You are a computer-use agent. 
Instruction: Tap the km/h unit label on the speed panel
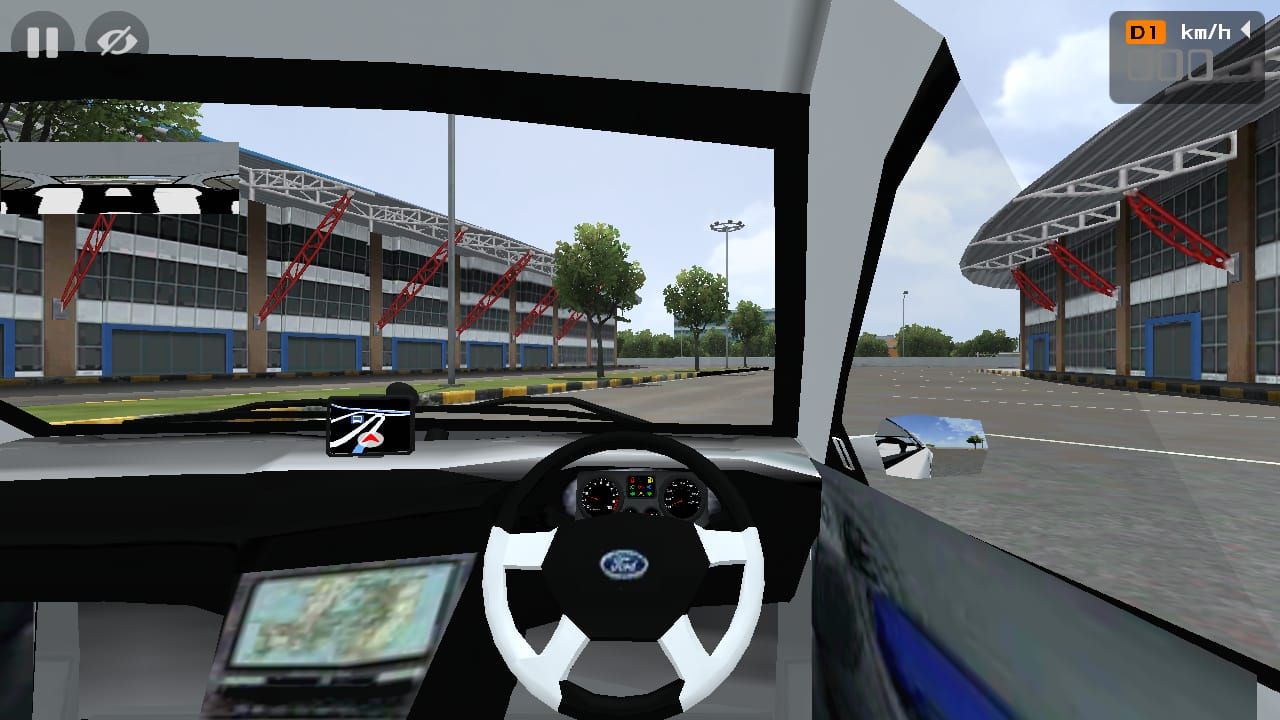point(1205,30)
